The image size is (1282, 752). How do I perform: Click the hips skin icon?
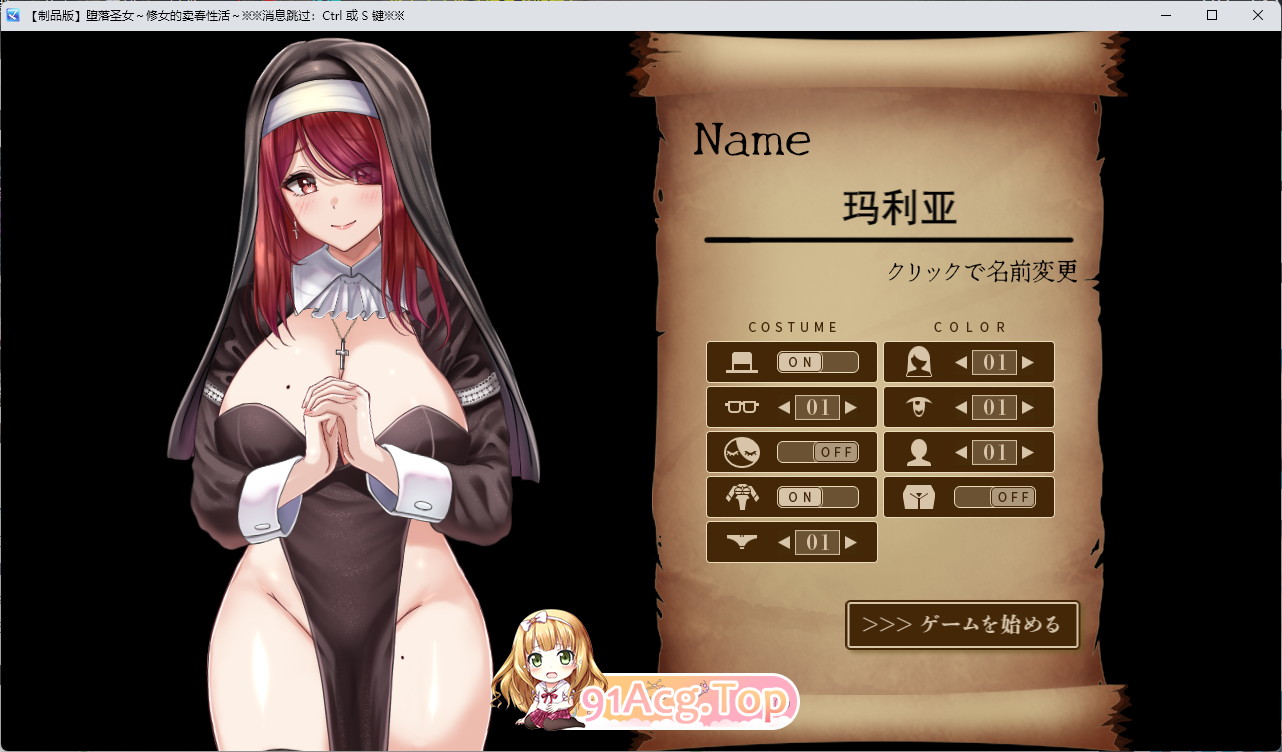coord(917,497)
